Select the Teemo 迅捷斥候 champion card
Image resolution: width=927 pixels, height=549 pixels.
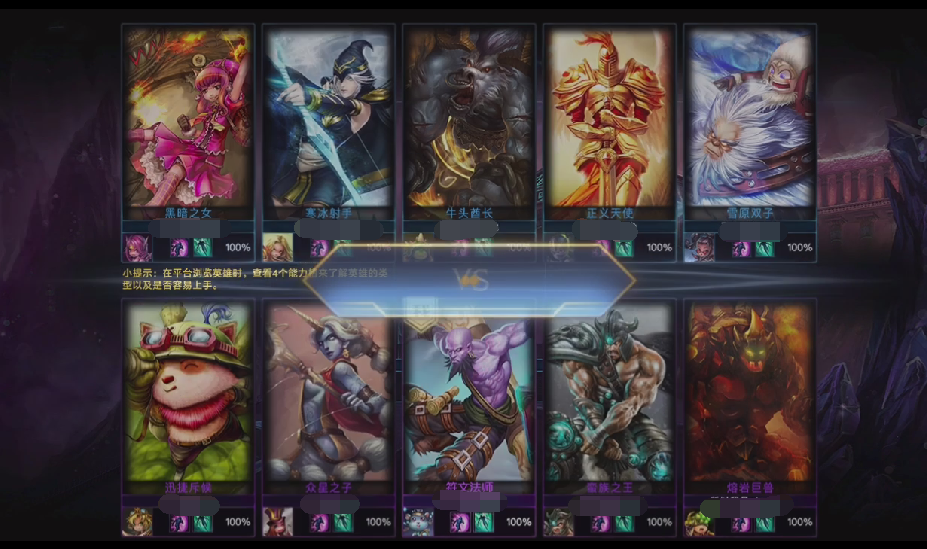(188, 393)
